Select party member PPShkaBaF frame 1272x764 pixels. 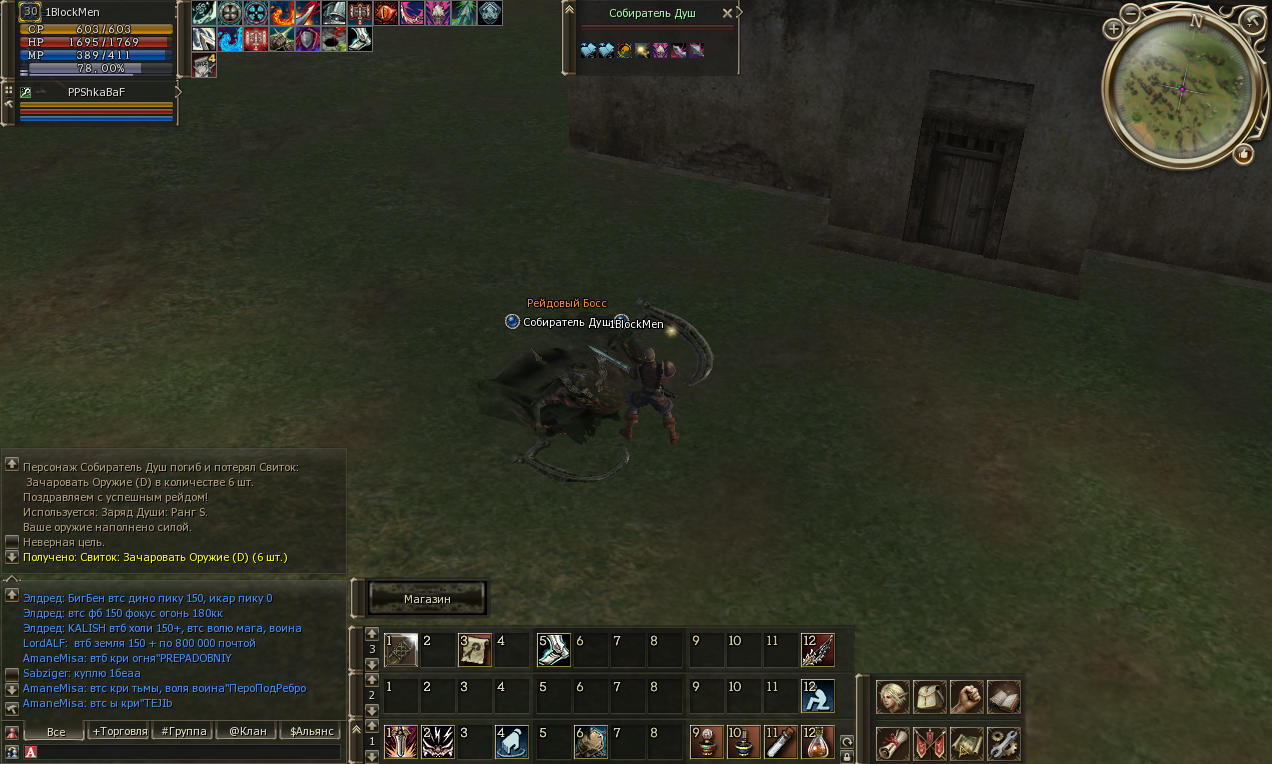(96, 92)
